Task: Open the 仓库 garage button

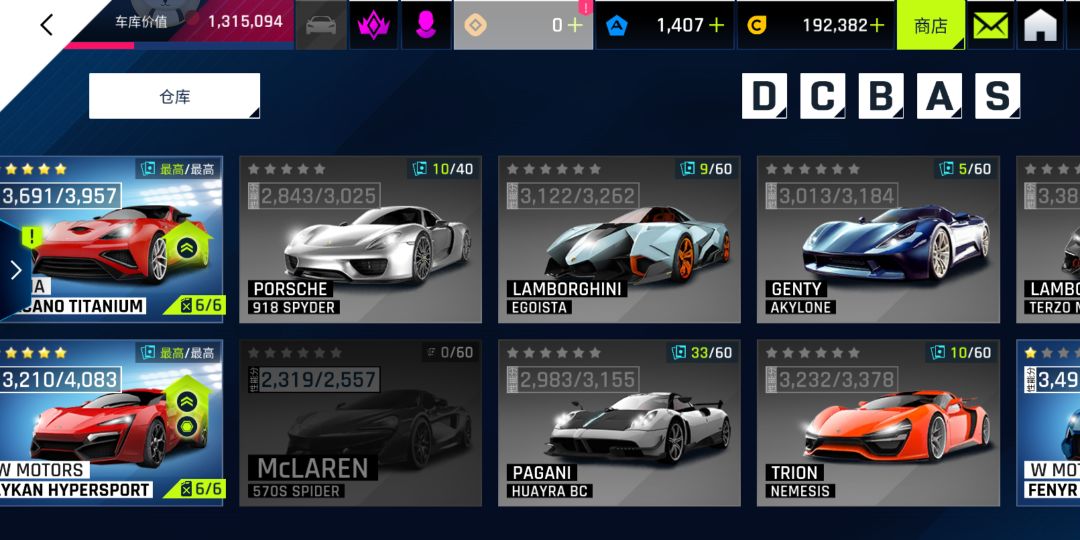Action: [x=174, y=96]
